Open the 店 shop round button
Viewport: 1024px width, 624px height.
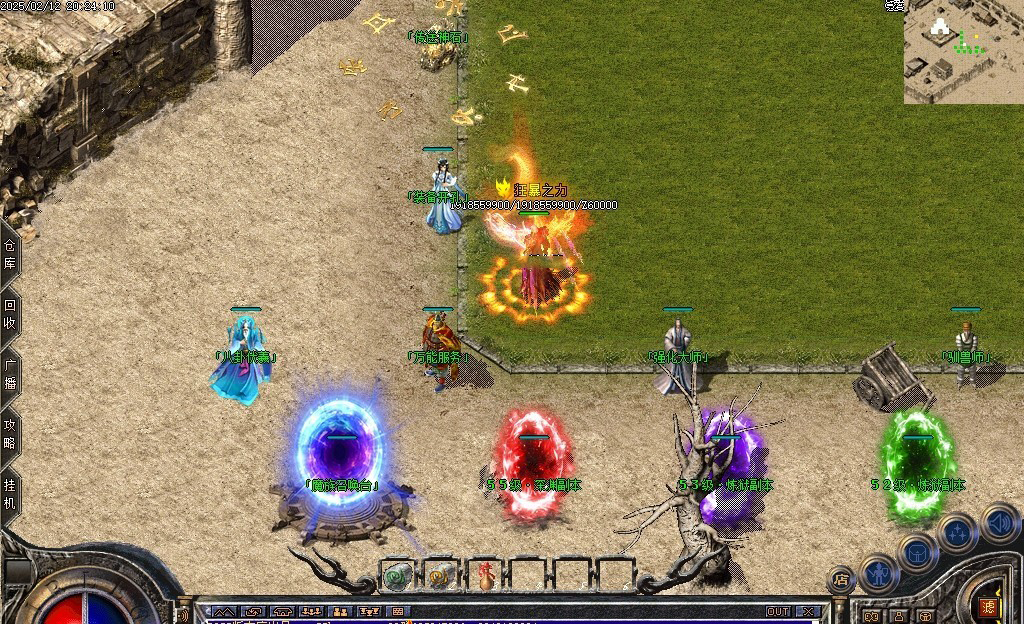(841, 579)
